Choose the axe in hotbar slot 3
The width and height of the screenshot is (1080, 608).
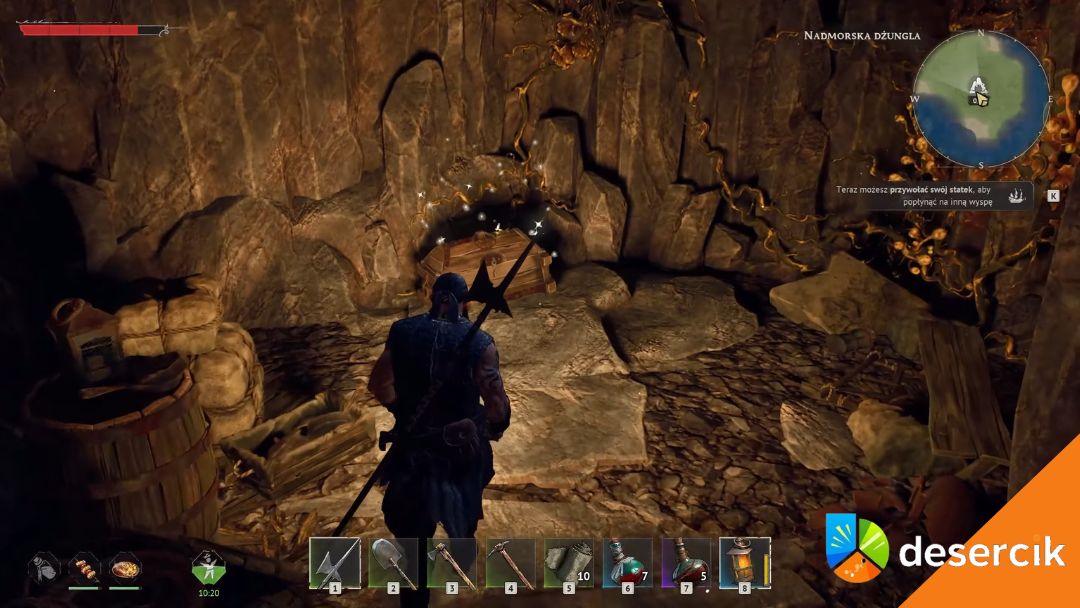(452, 563)
